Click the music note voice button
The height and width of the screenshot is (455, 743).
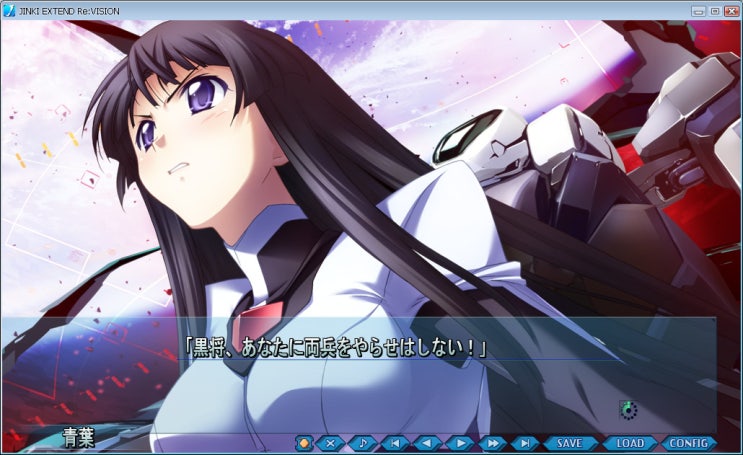pos(362,442)
